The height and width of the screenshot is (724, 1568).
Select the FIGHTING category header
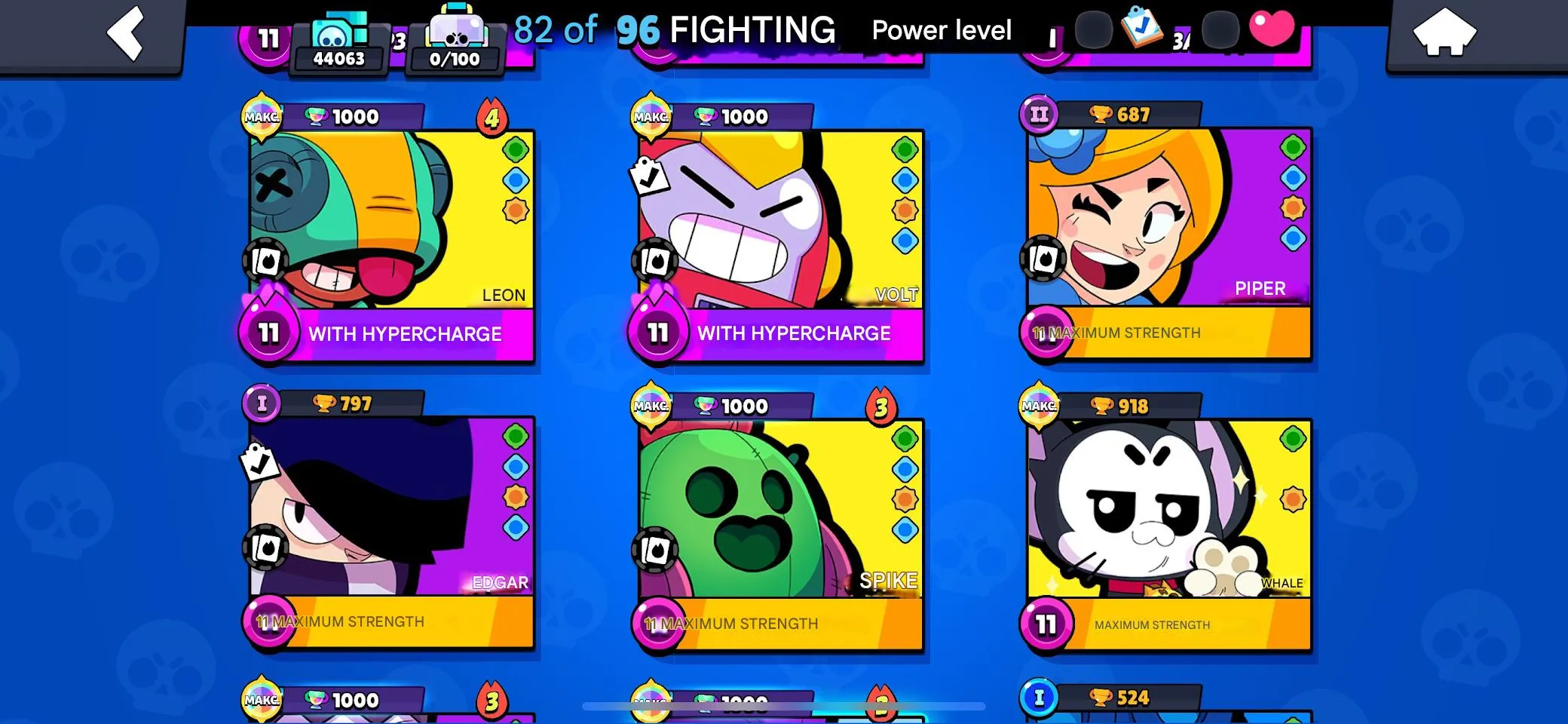[752, 30]
